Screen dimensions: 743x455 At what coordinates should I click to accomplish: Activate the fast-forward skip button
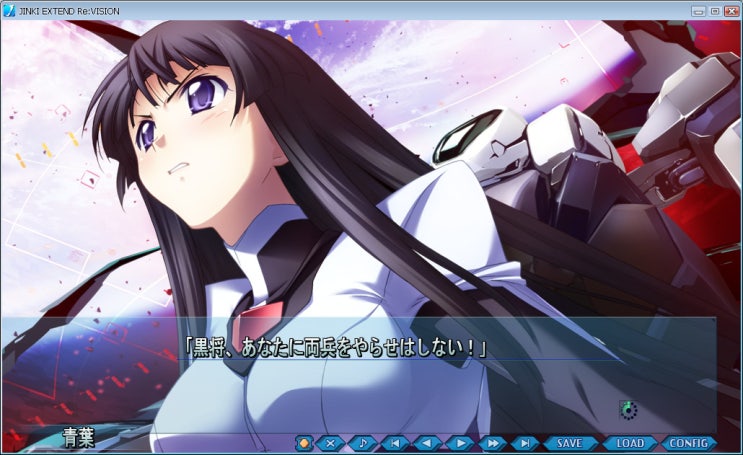(x=491, y=442)
